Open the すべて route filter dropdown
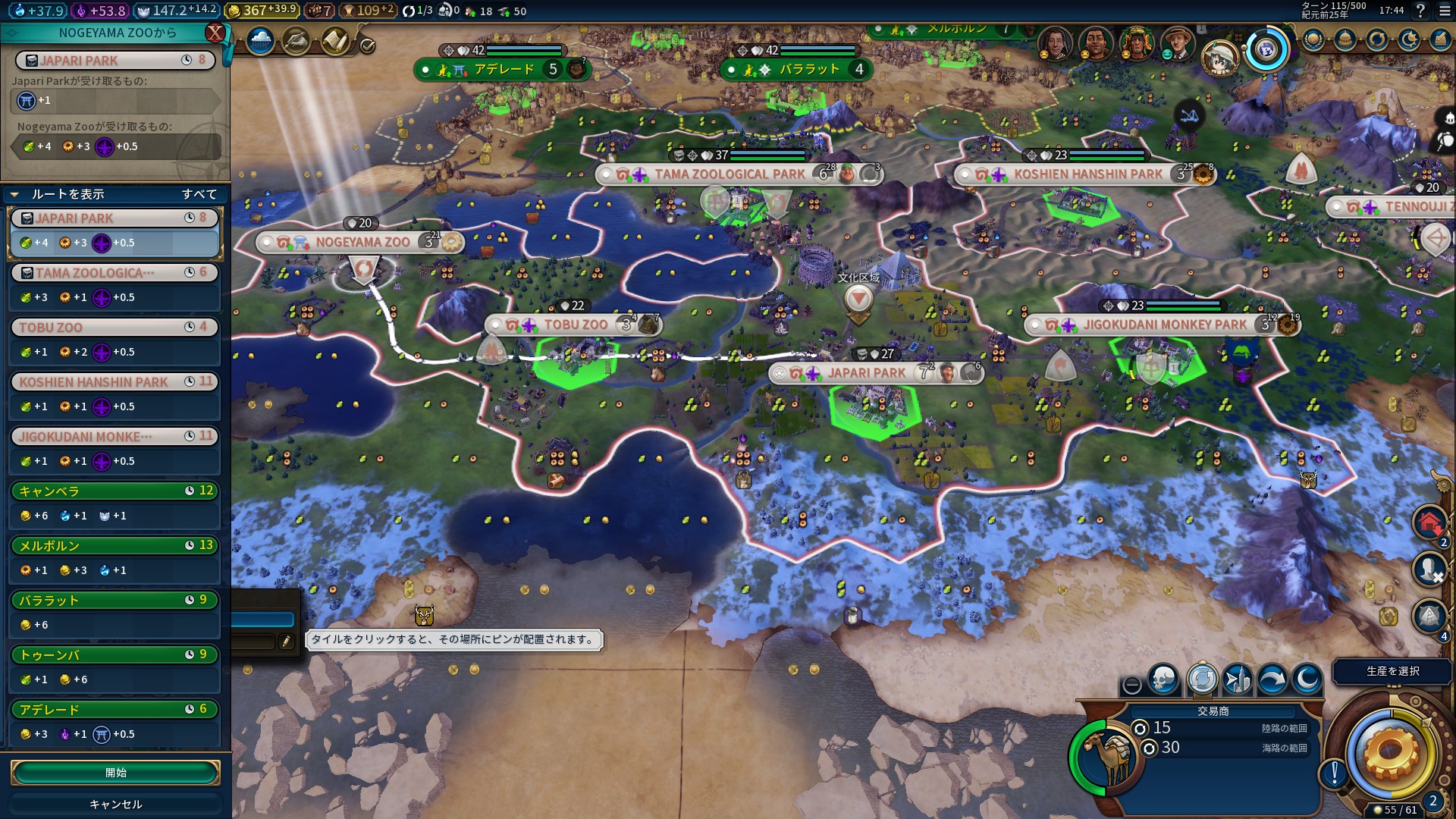This screenshot has height=819, width=1456. point(199,194)
